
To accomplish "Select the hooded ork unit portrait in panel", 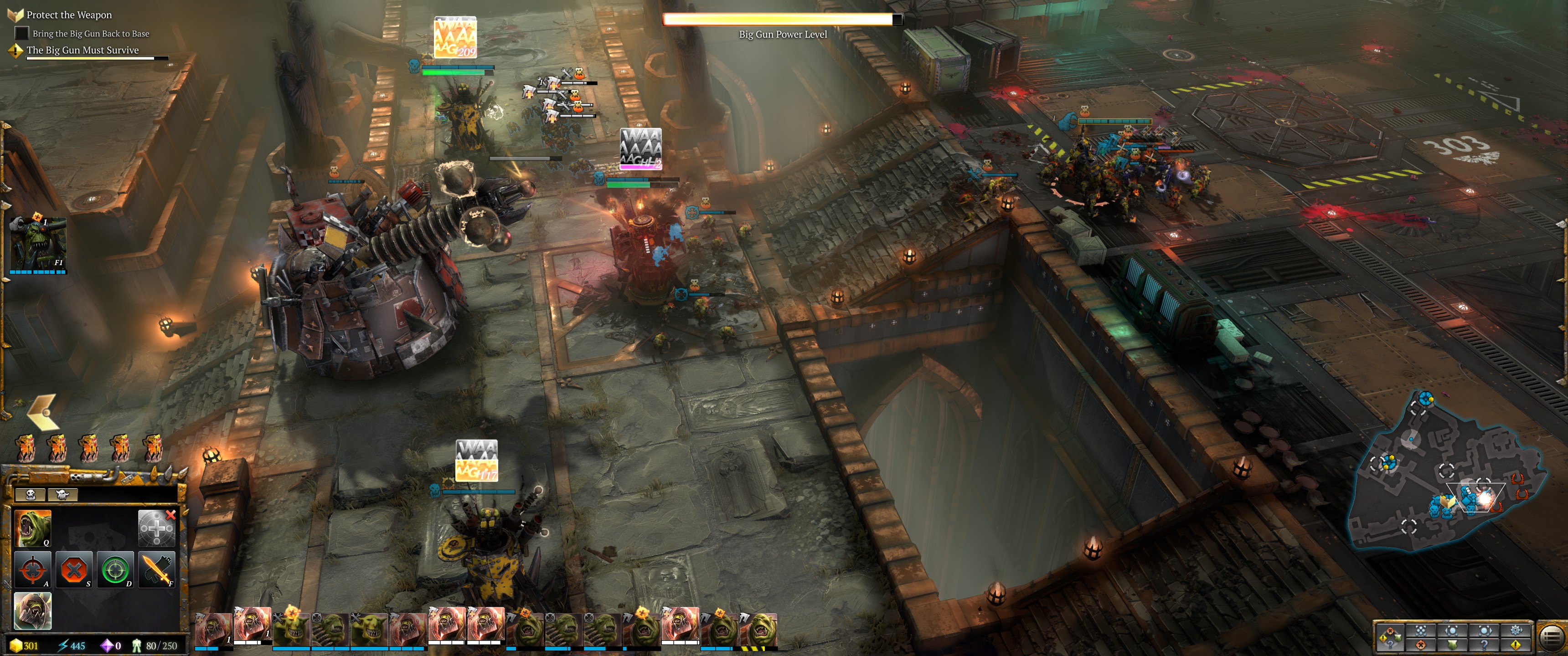I will click(x=32, y=610).
